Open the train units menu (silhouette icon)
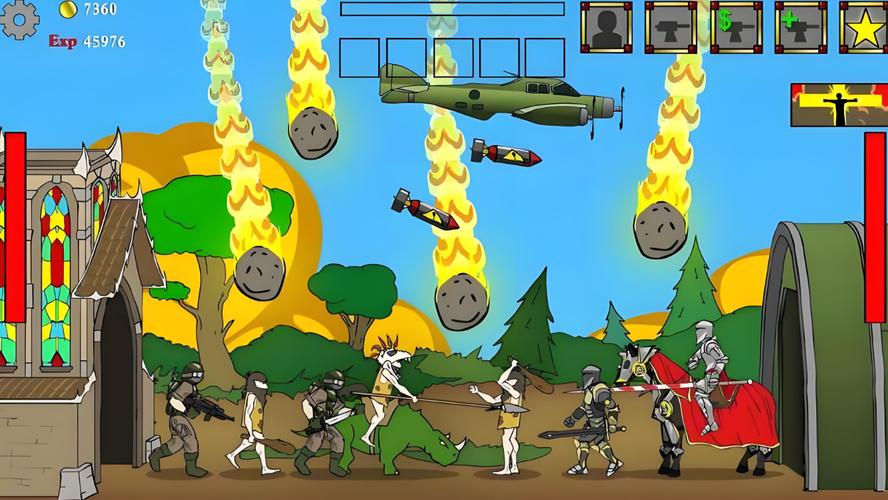888x500 pixels. point(607,27)
